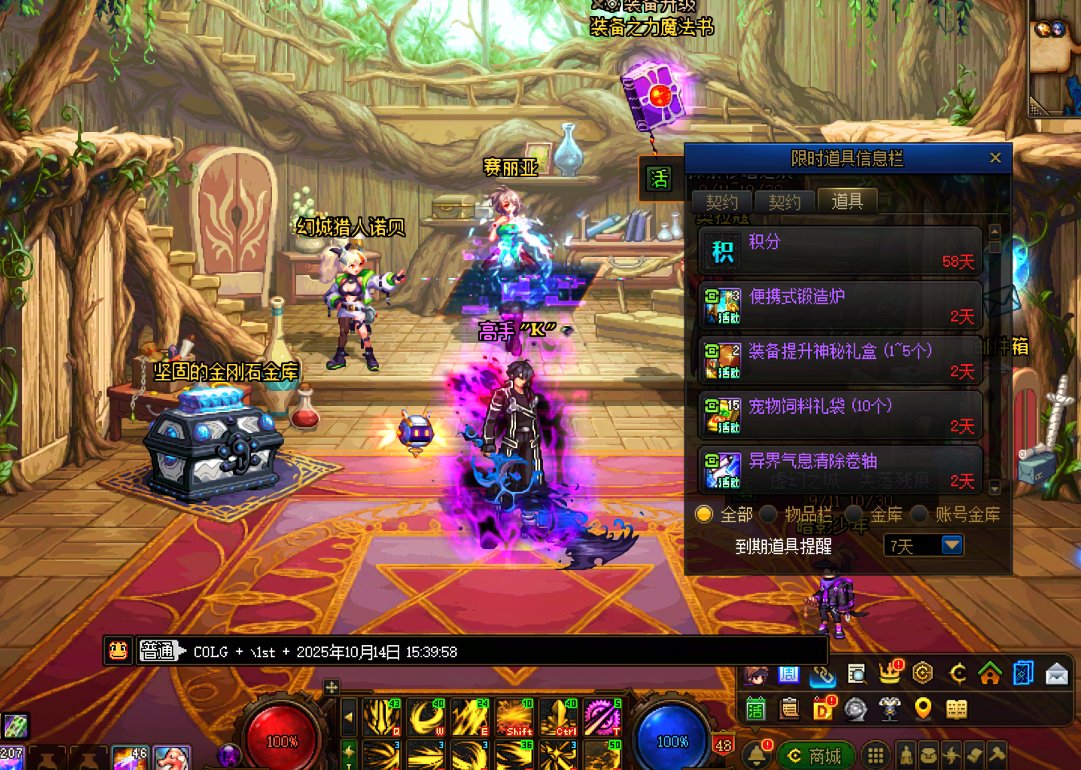
Task: Select the 异界气息清除卷轴 item row
Action: tap(840, 469)
